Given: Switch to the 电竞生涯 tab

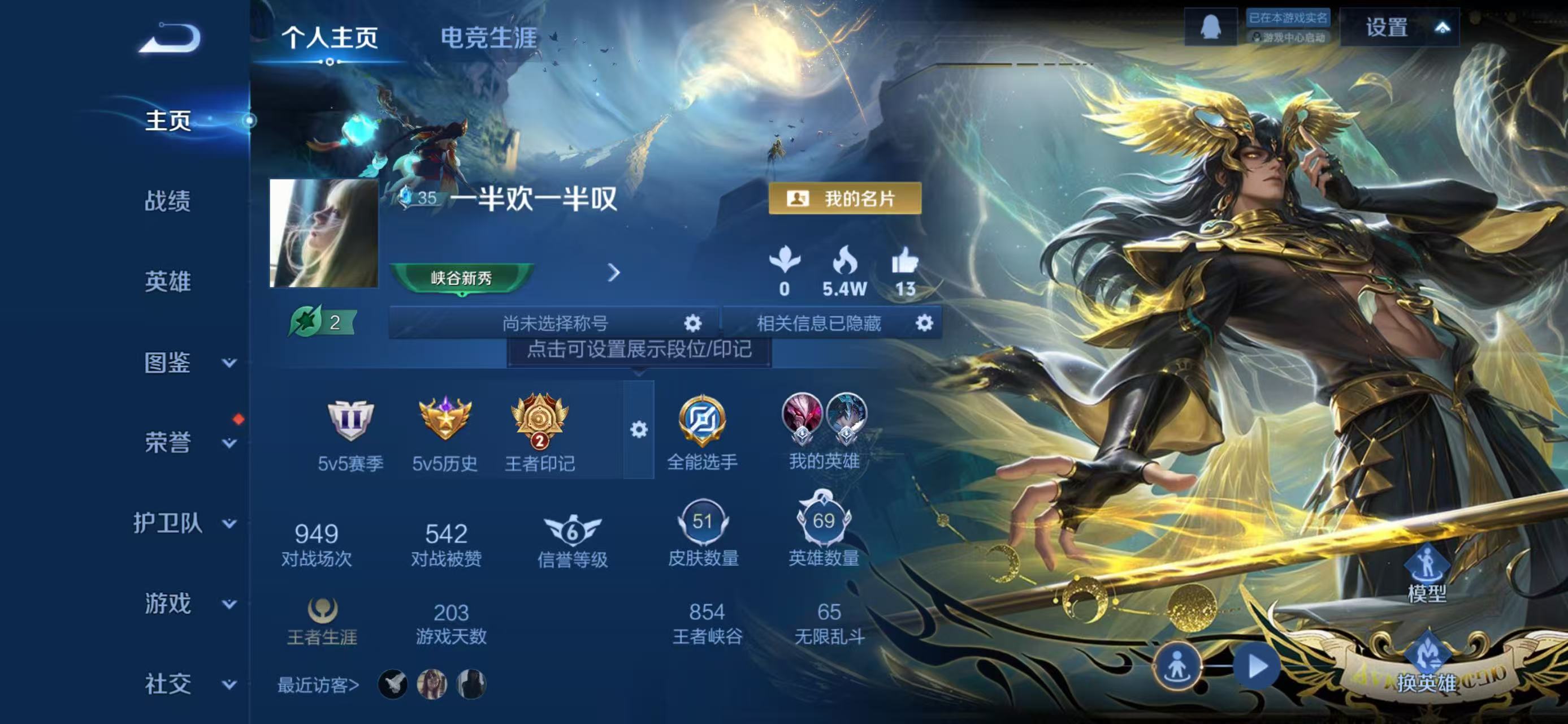Looking at the screenshot, I should click(490, 38).
